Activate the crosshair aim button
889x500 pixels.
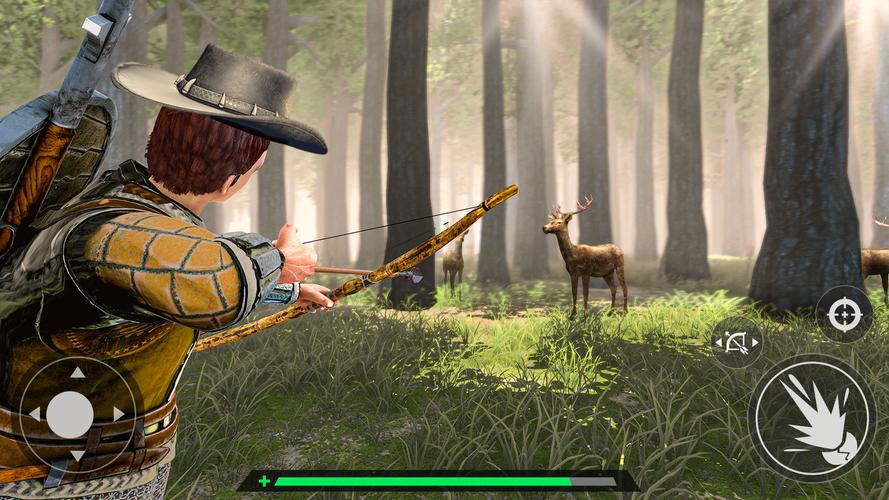[x=844, y=316]
